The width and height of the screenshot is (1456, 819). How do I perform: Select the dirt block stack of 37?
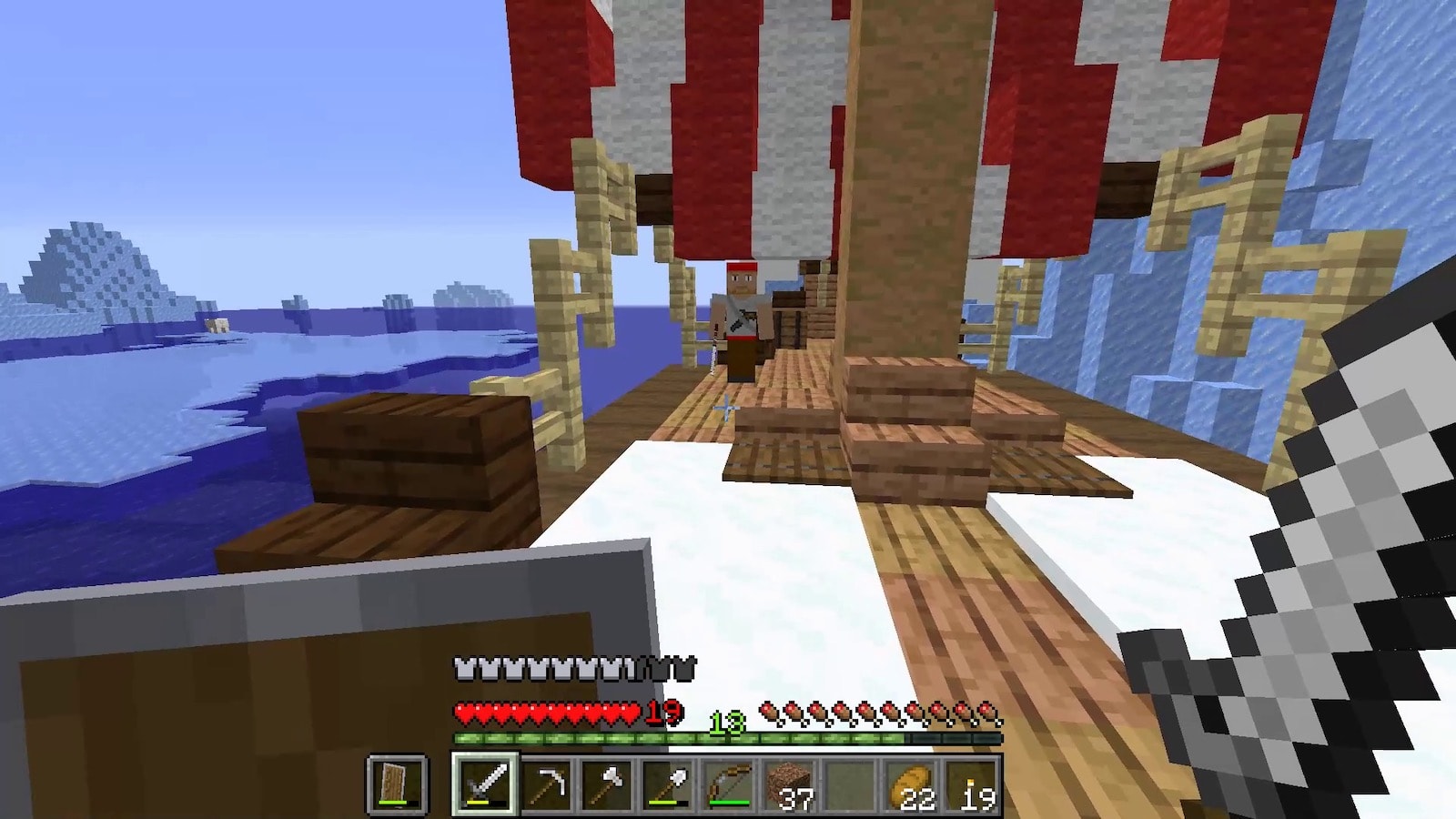pos(789,783)
